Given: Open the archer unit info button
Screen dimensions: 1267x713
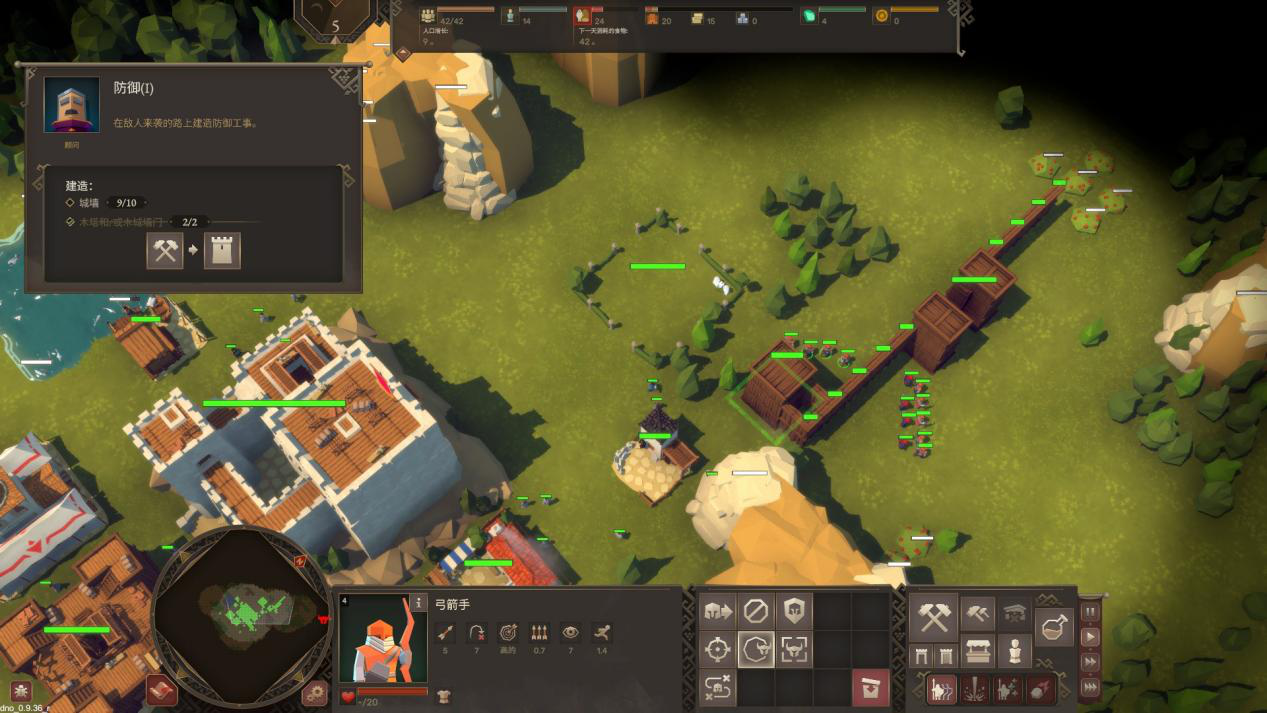Looking at the screenshot, I should click(418, 603).
